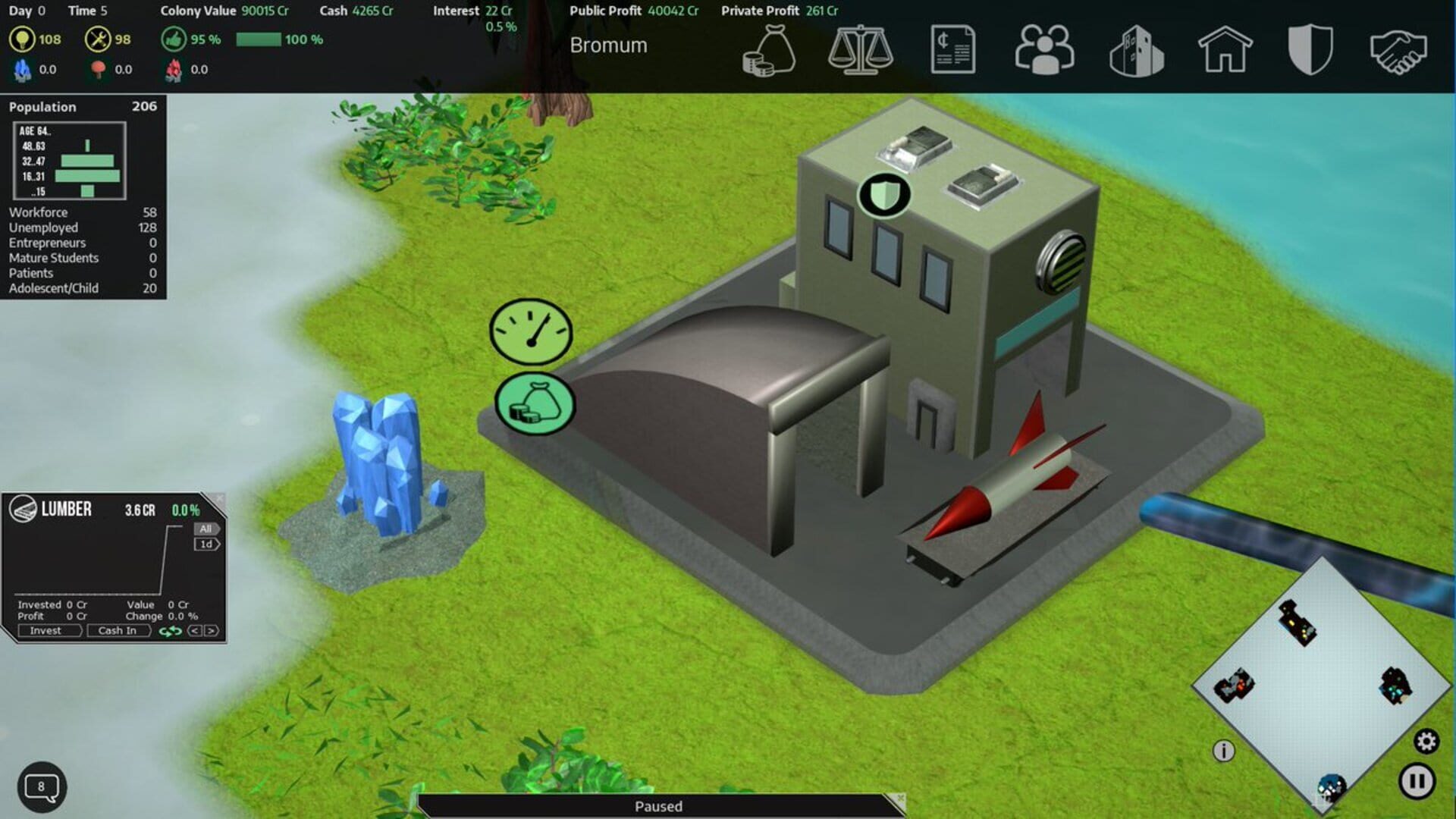The width and height of the screenshot is (1456, 819).
Task: Open the chat messages bubble
Action: click(x=42, y=787)
